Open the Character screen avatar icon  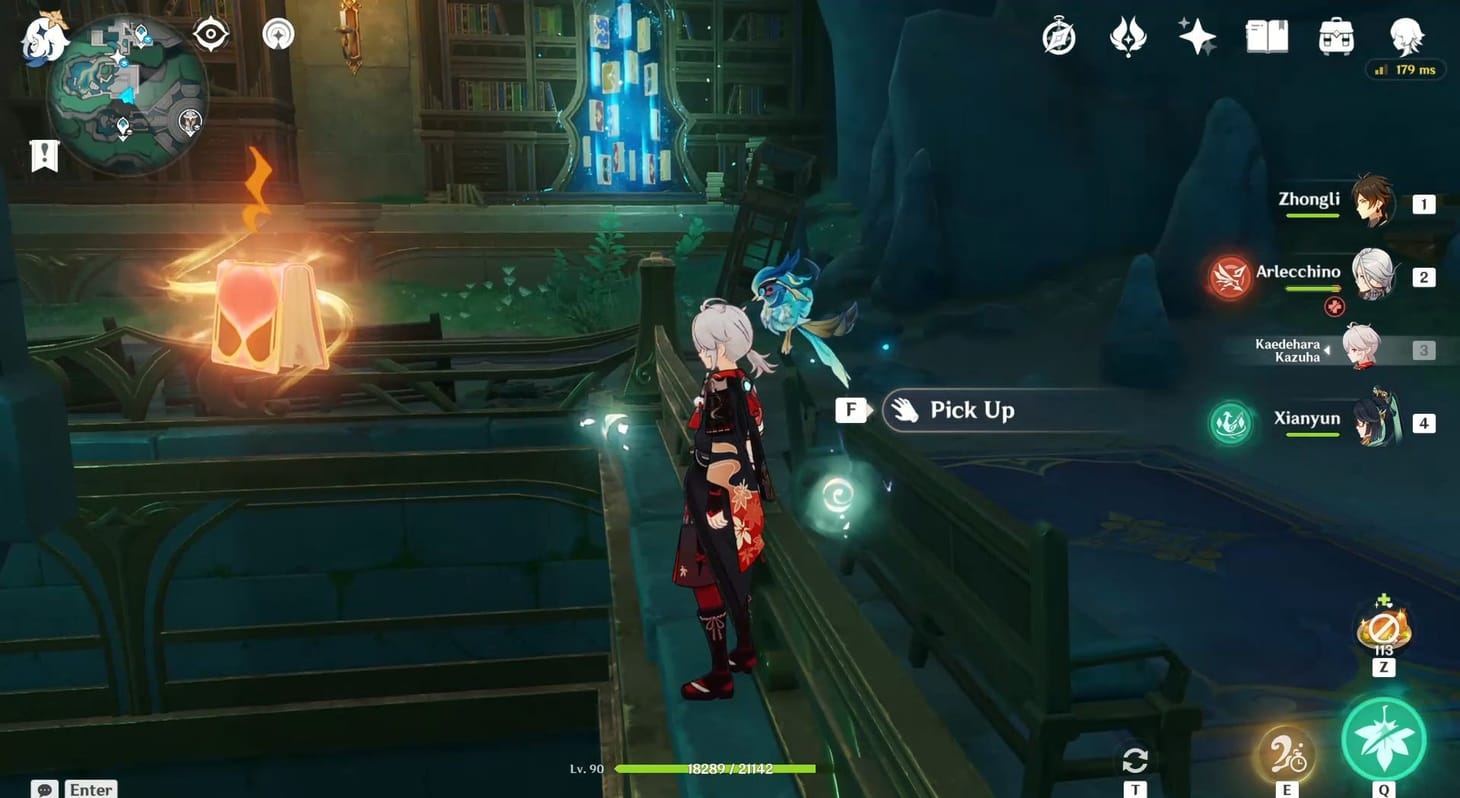point(1404,37)
